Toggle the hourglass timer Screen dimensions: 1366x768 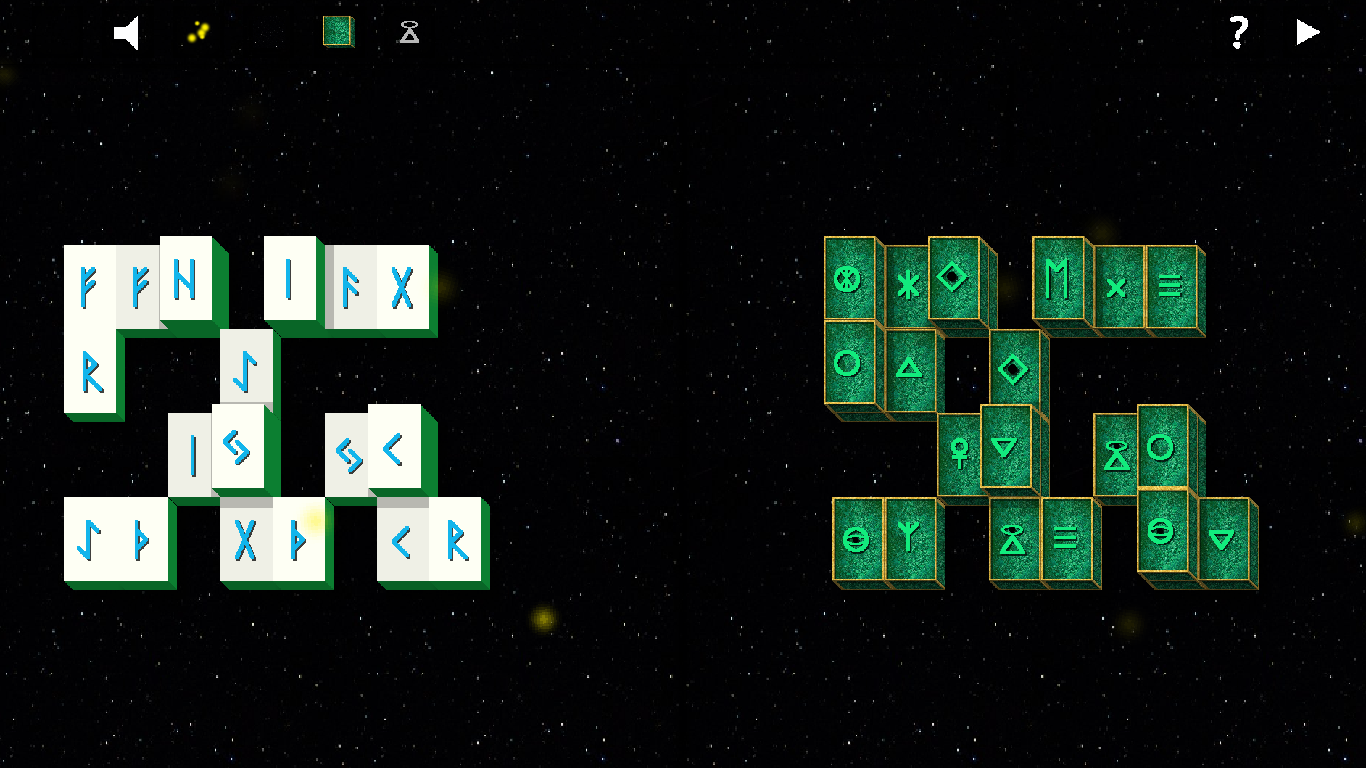point(408,32)
